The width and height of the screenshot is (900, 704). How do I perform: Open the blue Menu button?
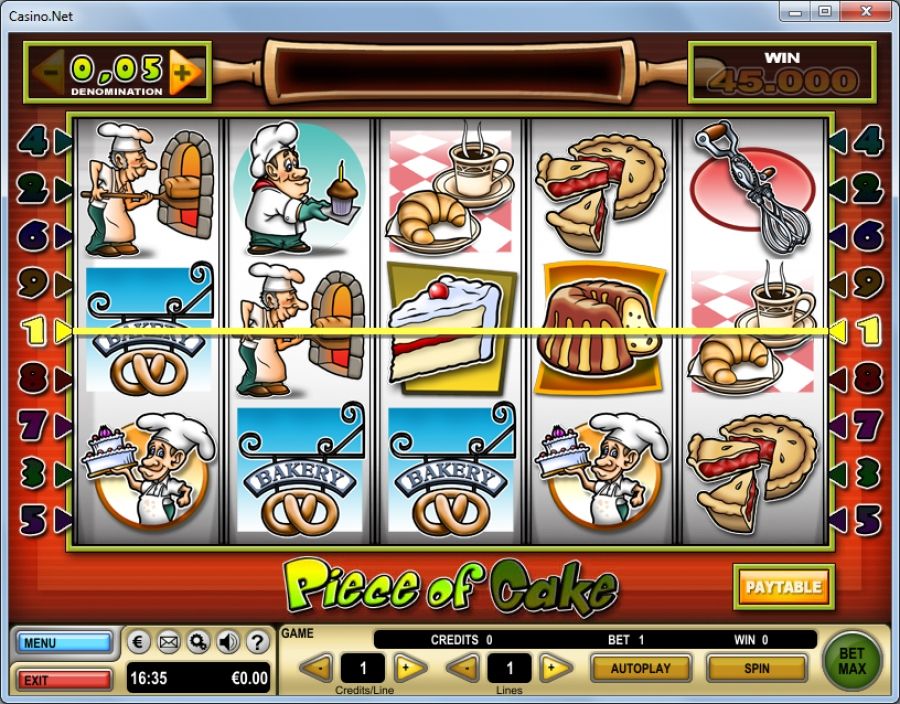(63, 642)
